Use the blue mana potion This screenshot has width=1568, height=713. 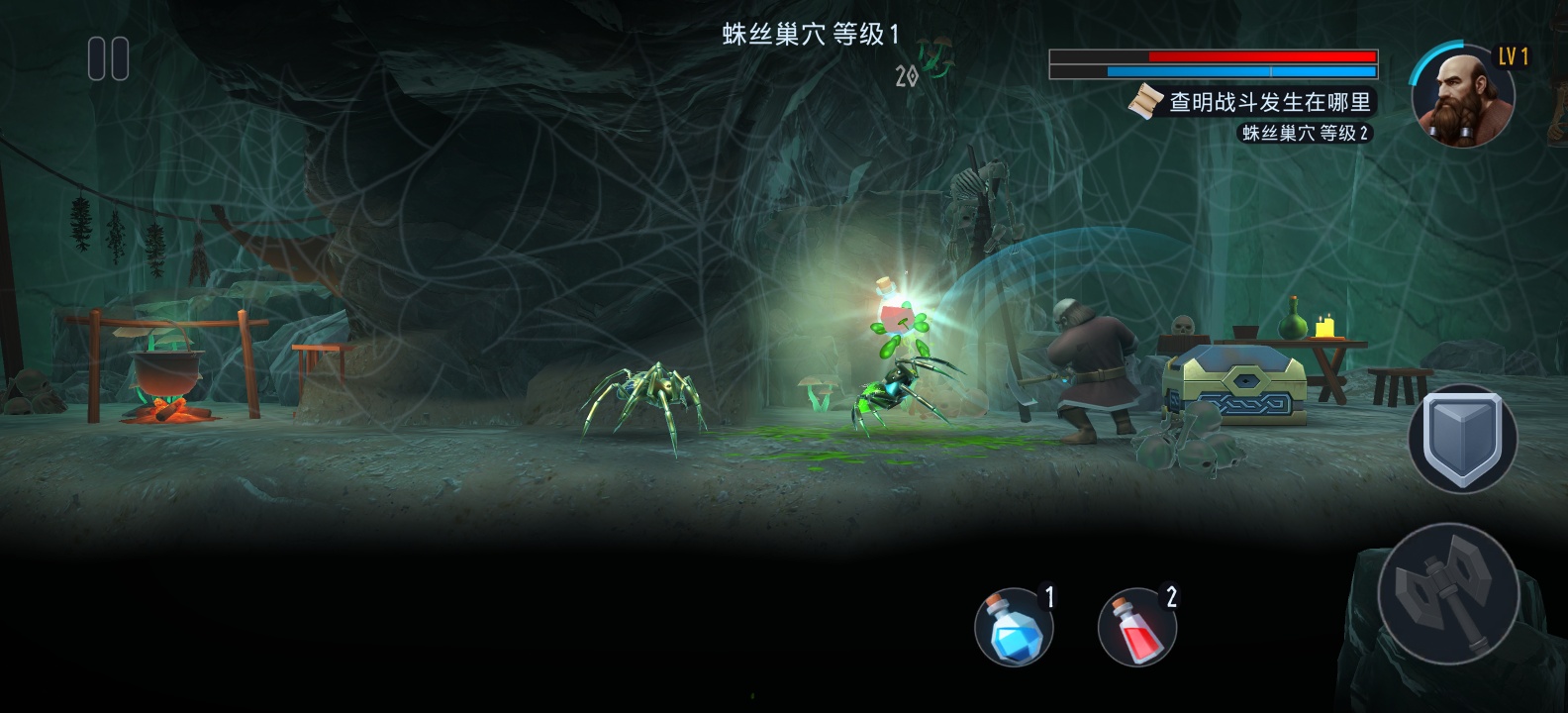pyautogui.click(x=1013, y=628)
